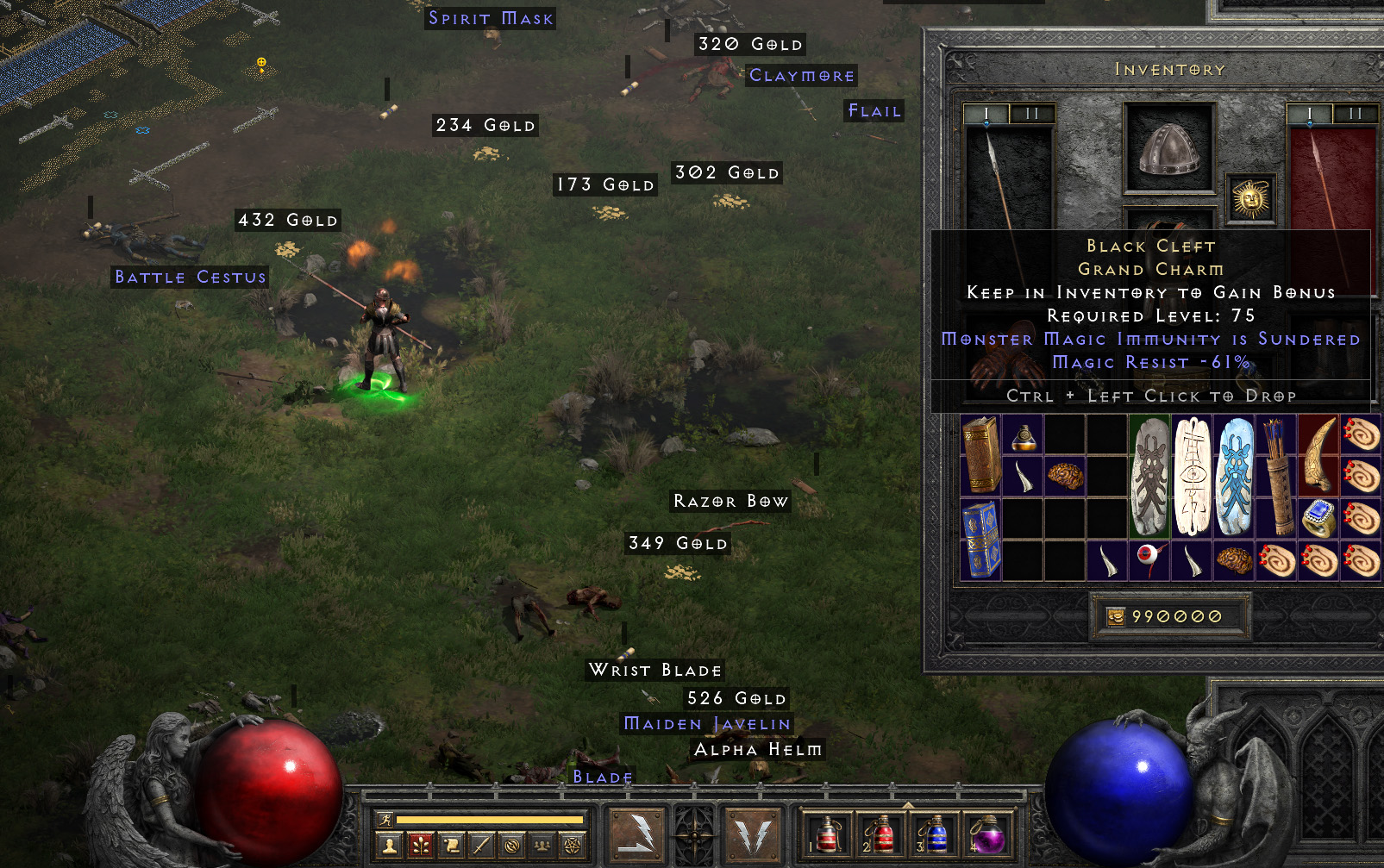Open the red-highlighted skill tree button
The image size is (1384, 868).
coord(421,846)
